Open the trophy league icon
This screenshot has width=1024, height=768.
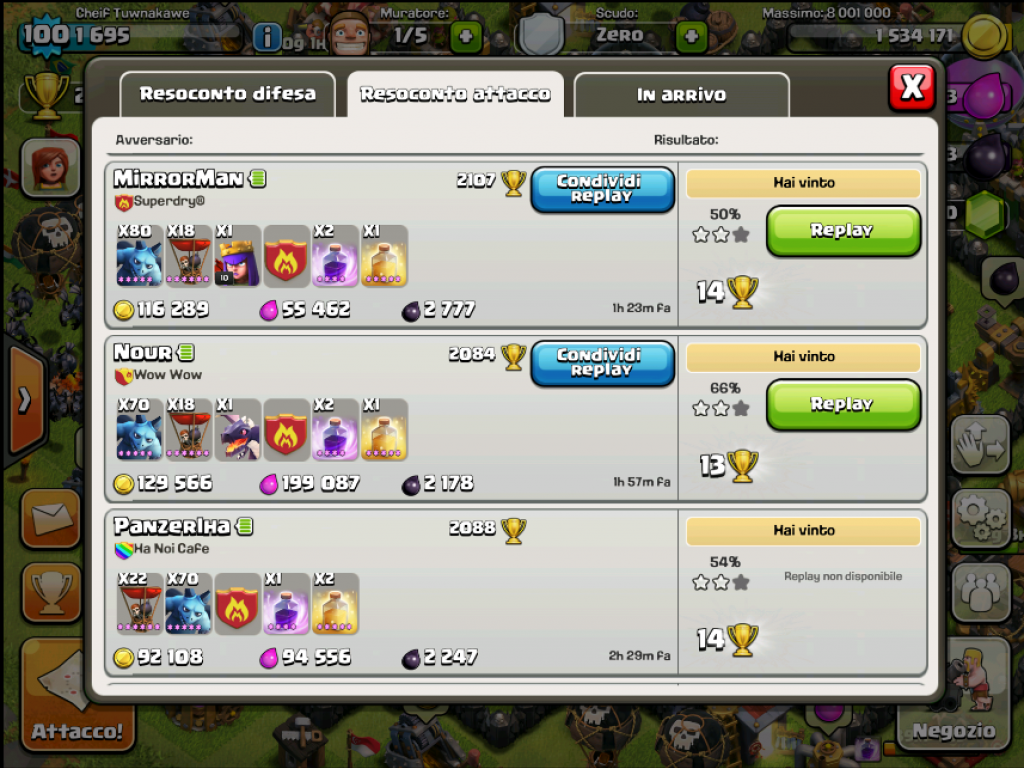pyautogui.click(x=46, y=96)
